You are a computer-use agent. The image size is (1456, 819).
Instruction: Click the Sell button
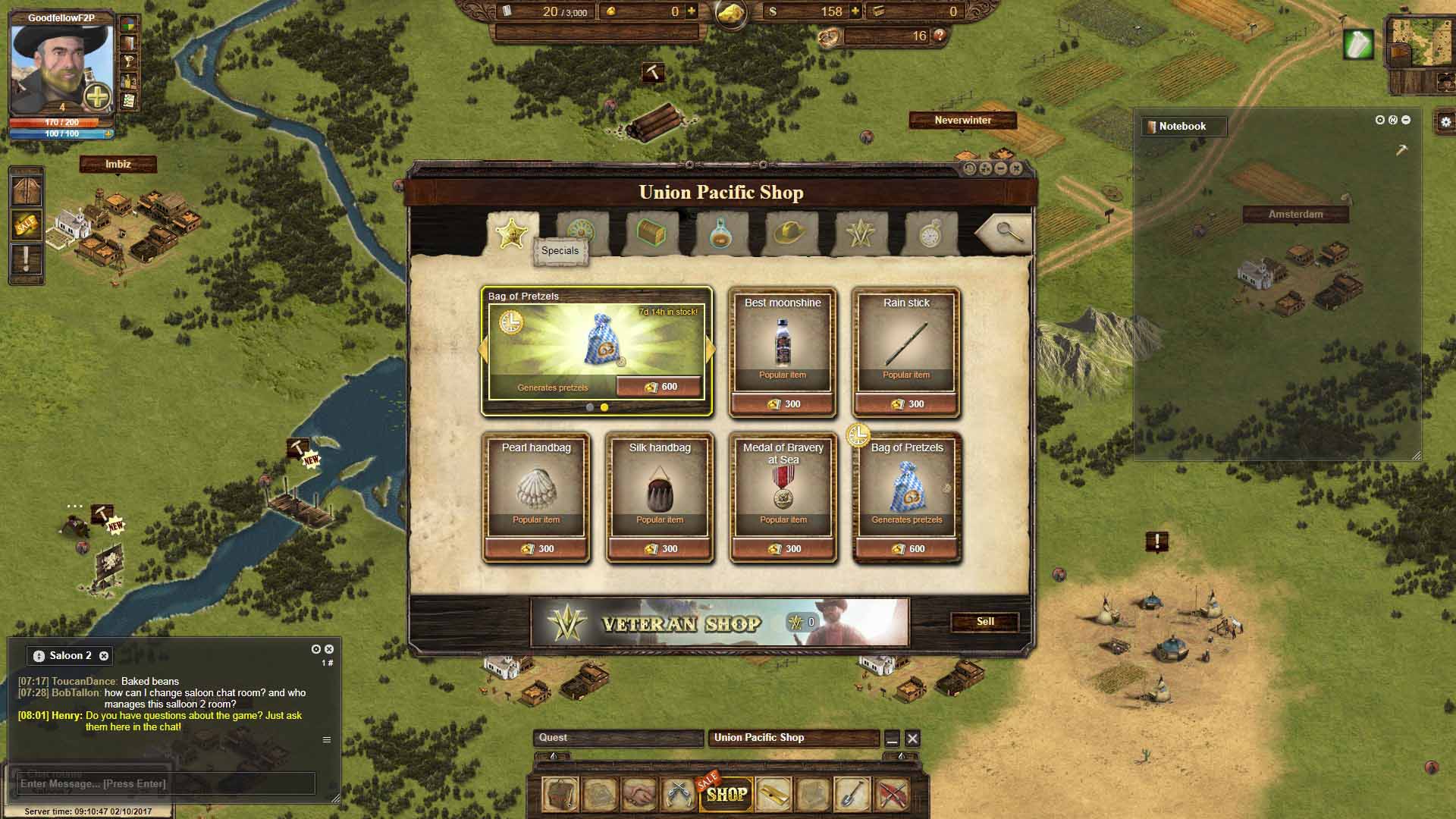point(985,622)
